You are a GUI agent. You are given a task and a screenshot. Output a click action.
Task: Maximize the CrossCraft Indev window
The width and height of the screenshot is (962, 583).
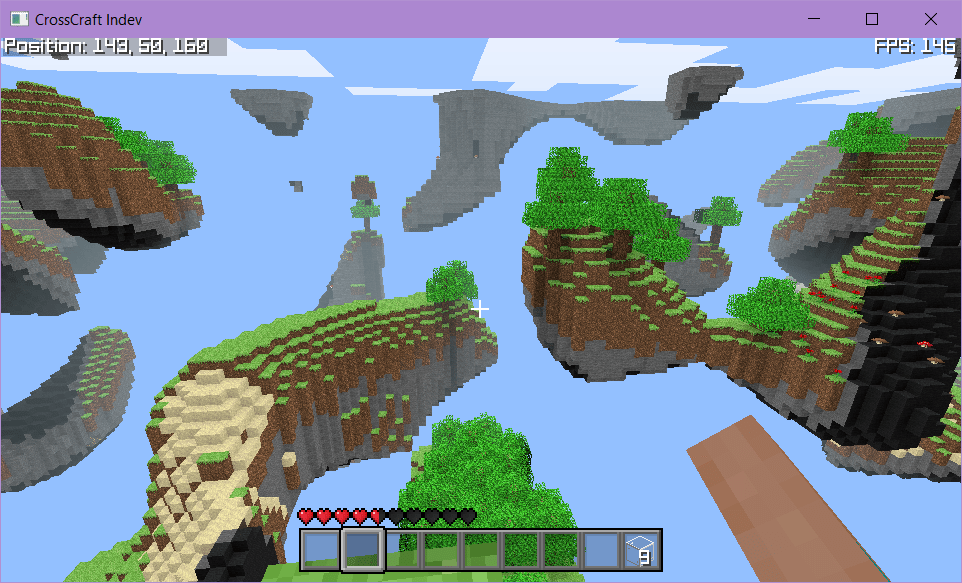871,19
